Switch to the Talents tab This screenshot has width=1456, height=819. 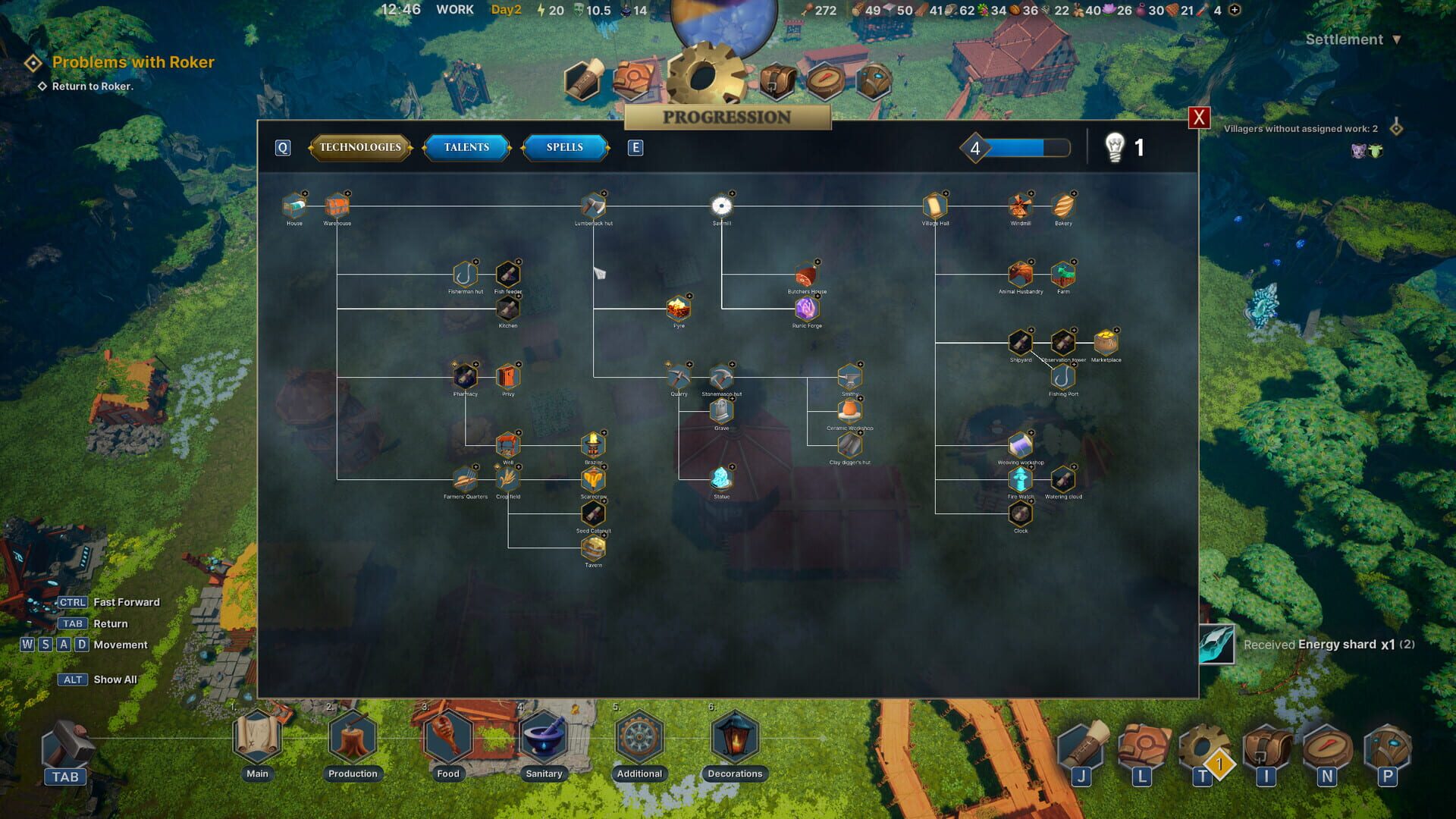click(x=466, y=147)
